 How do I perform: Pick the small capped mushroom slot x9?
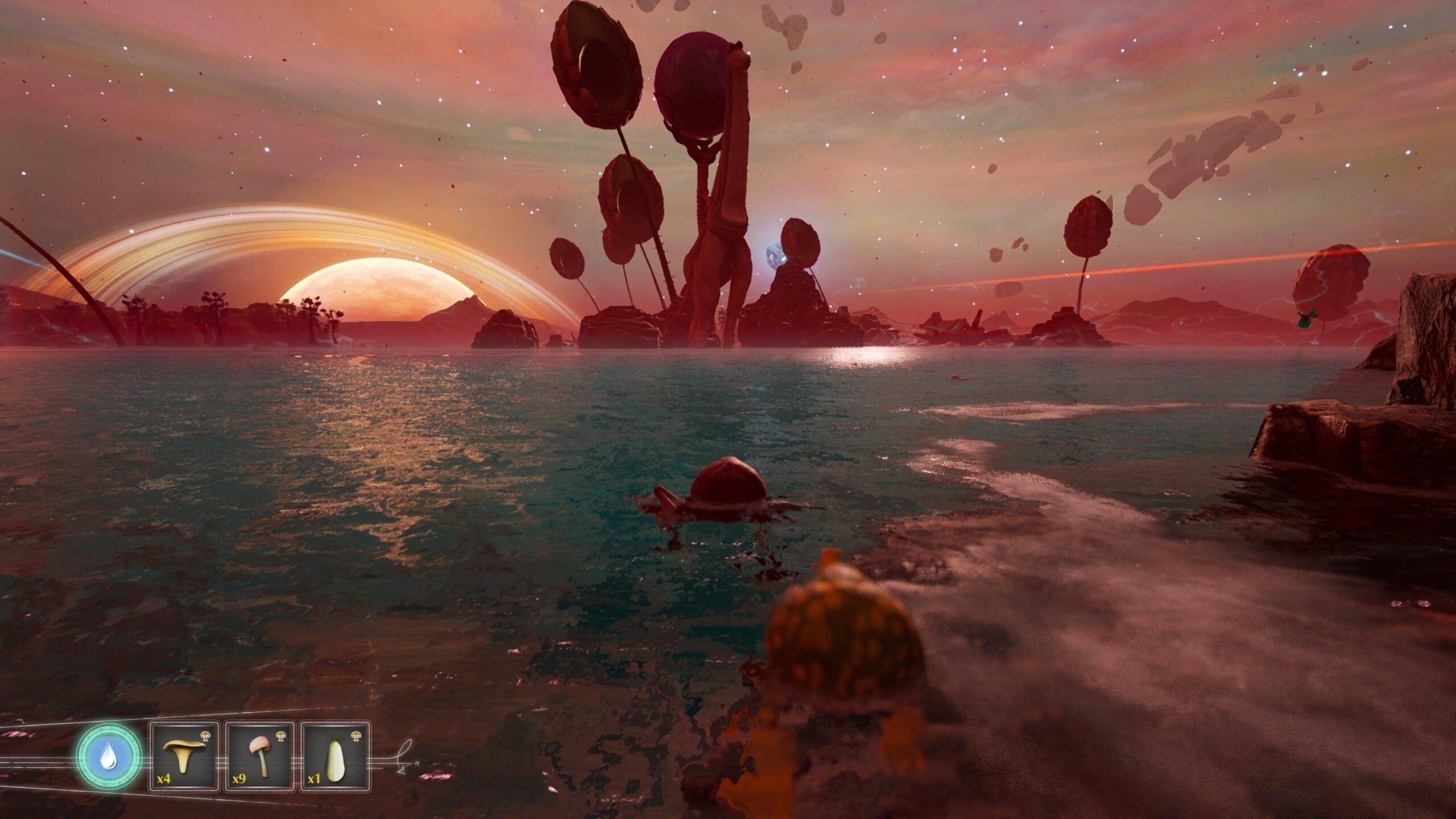[x=259, y=756]
